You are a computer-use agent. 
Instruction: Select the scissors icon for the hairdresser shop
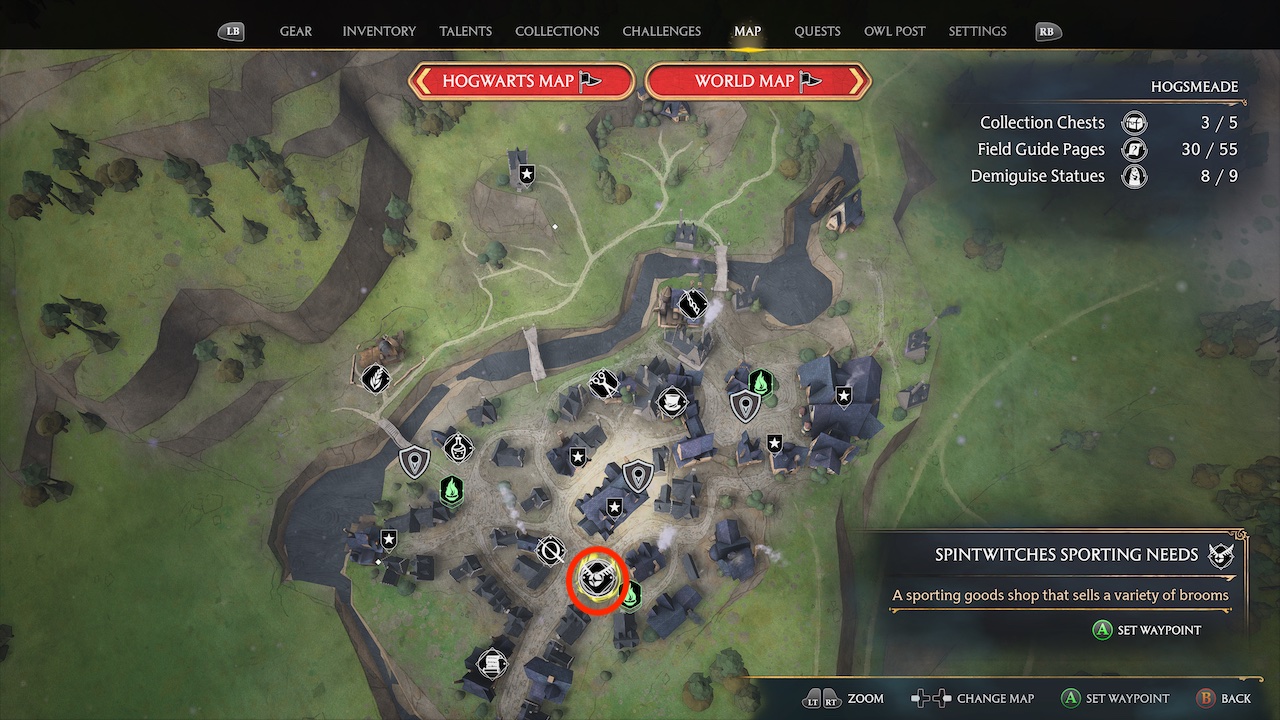point(603,386)
